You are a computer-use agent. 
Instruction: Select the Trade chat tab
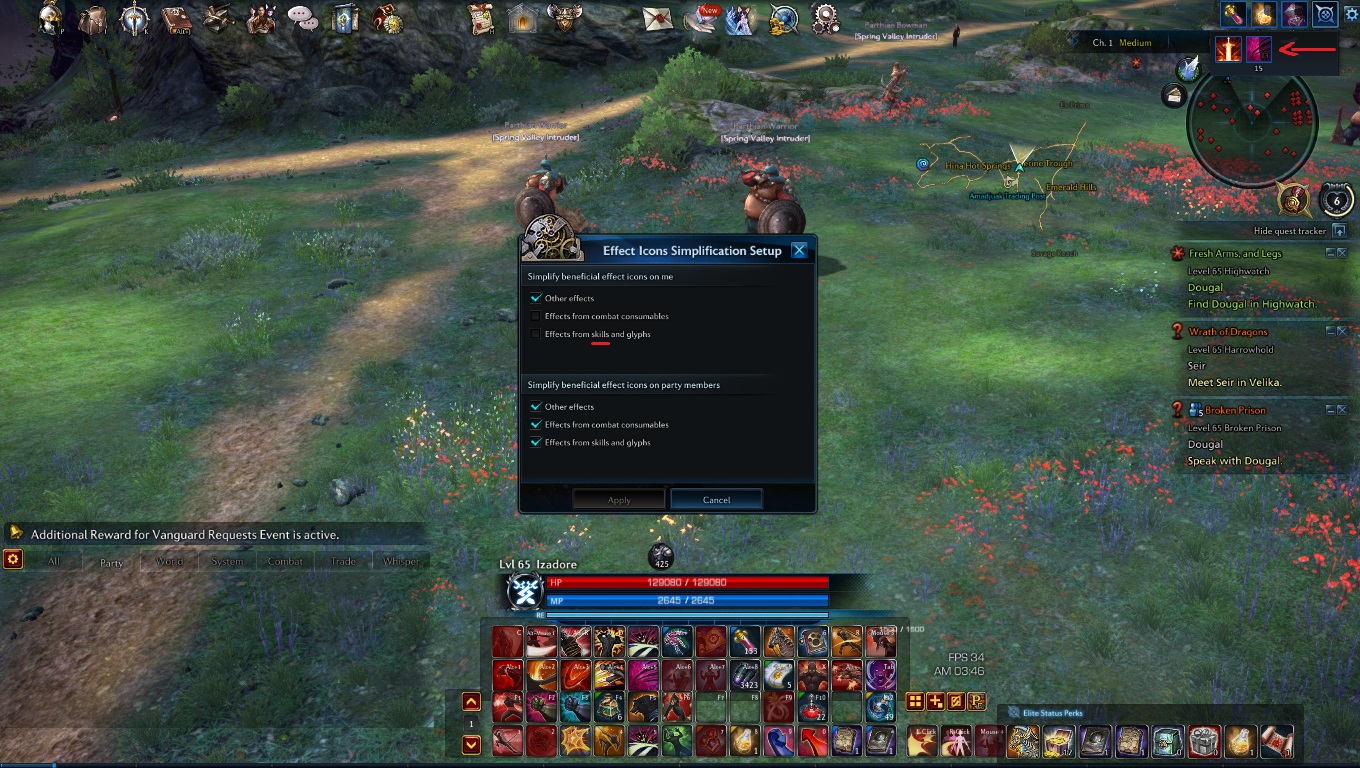tap(343, 561)
